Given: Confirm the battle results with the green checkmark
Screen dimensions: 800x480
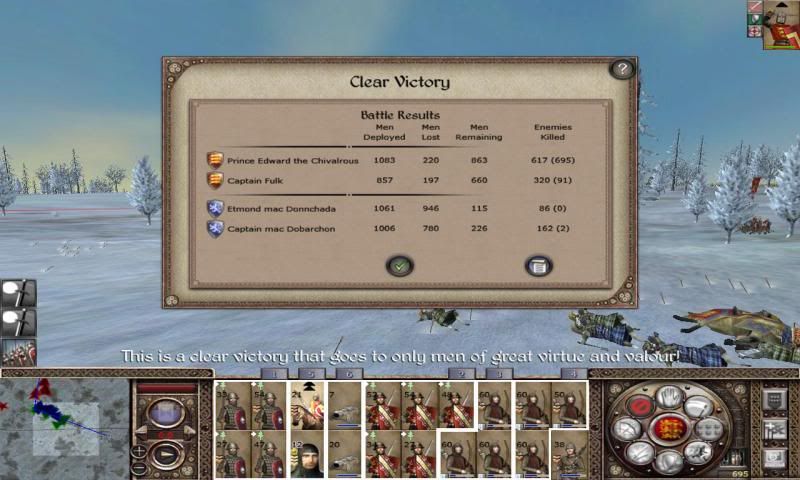Looking at the screenshot, I should tap(399, 265).
